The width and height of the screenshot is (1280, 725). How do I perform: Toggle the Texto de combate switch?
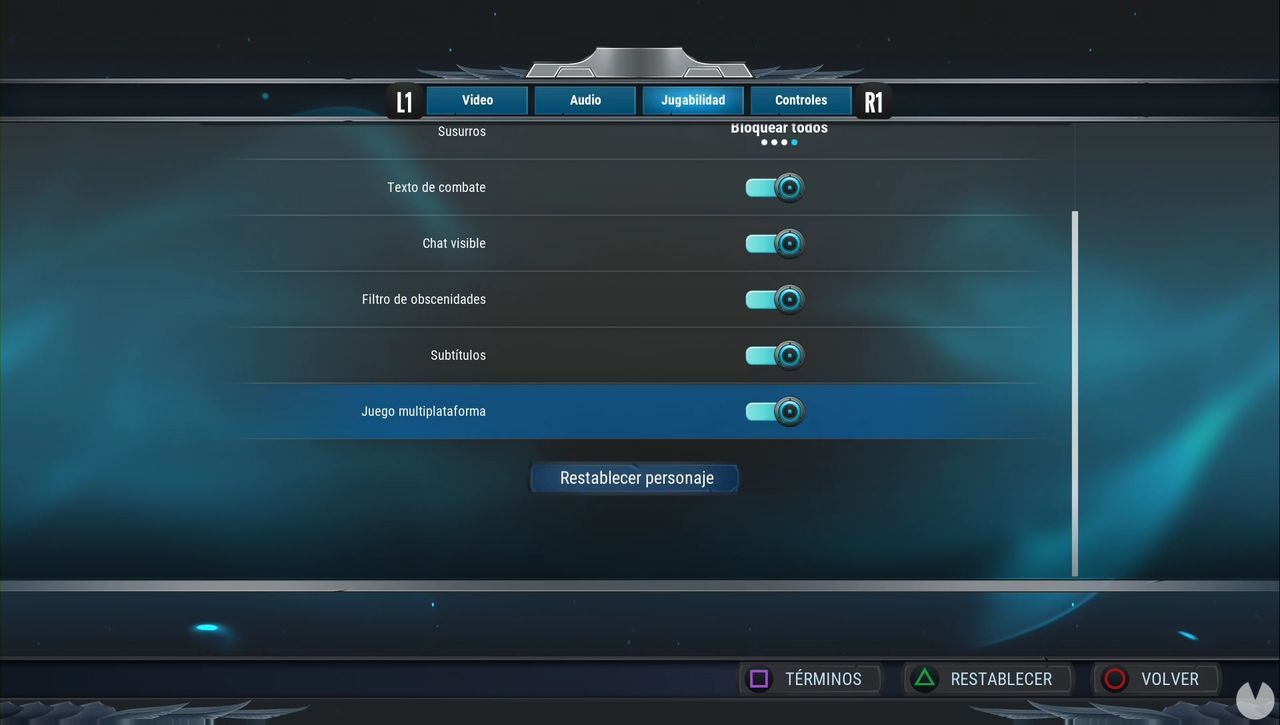(x=774, y=187)
